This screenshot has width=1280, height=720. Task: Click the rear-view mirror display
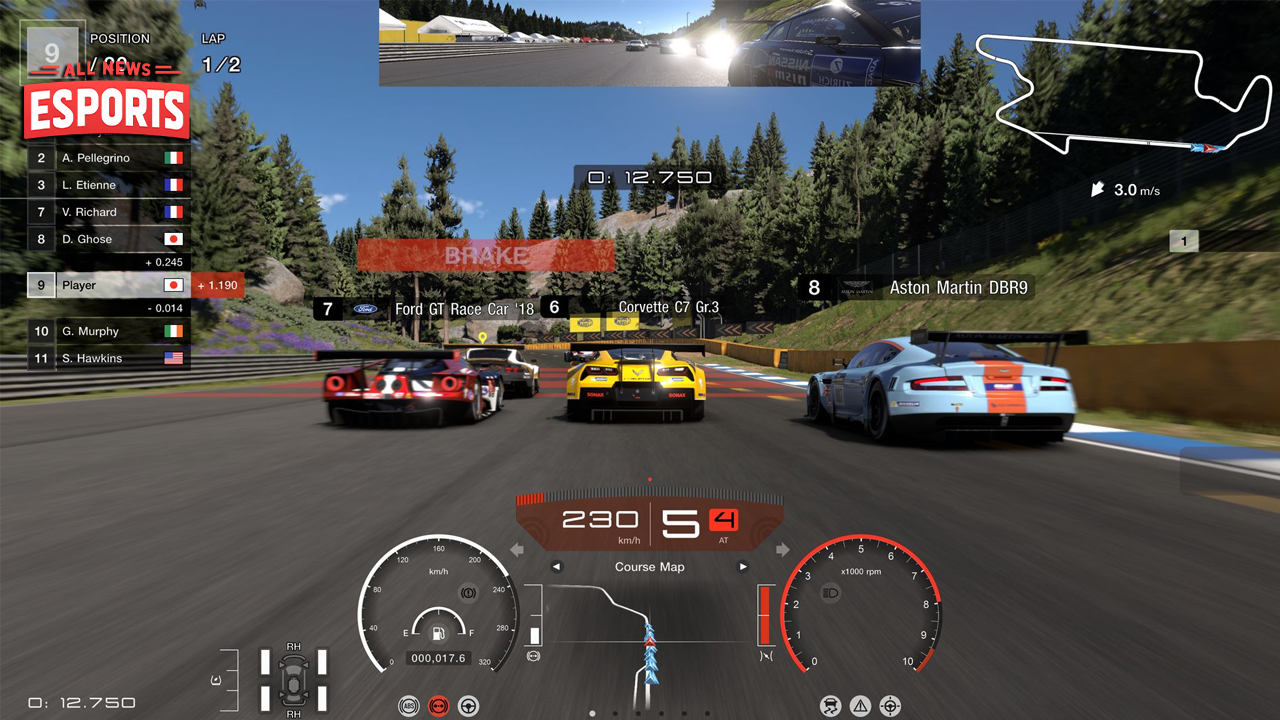(x=649, y=43)
